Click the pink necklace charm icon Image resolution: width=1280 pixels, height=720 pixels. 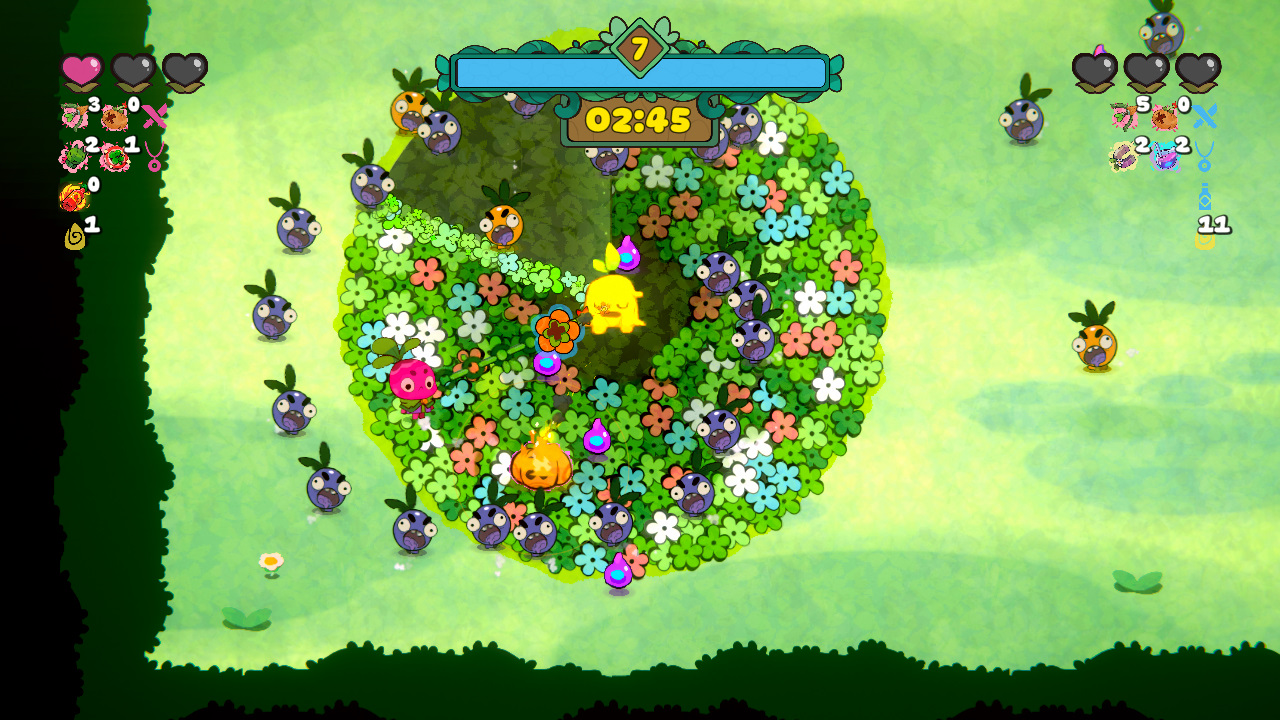(155, 157)
